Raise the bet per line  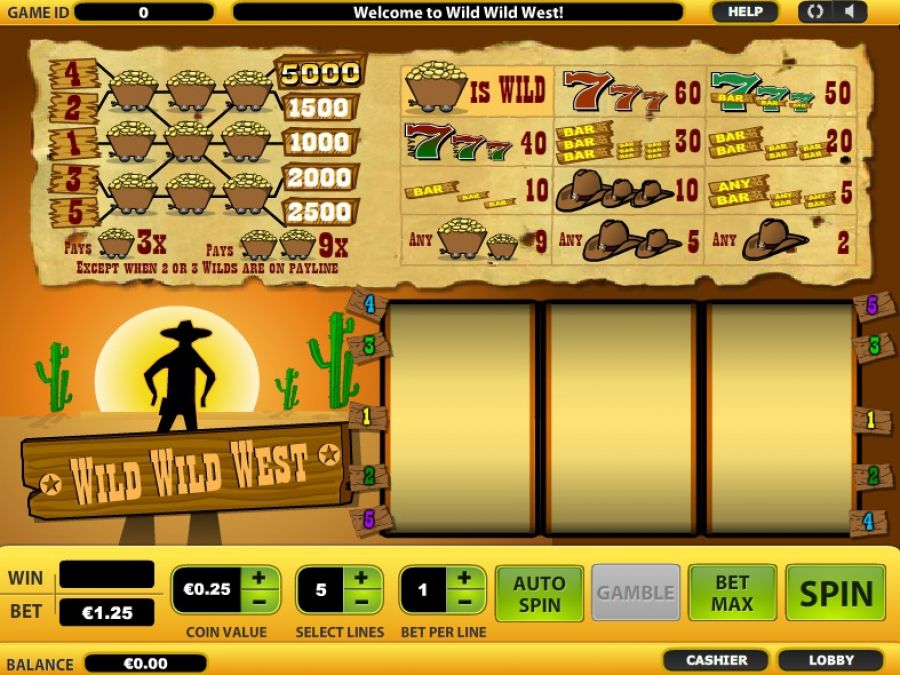465,578
